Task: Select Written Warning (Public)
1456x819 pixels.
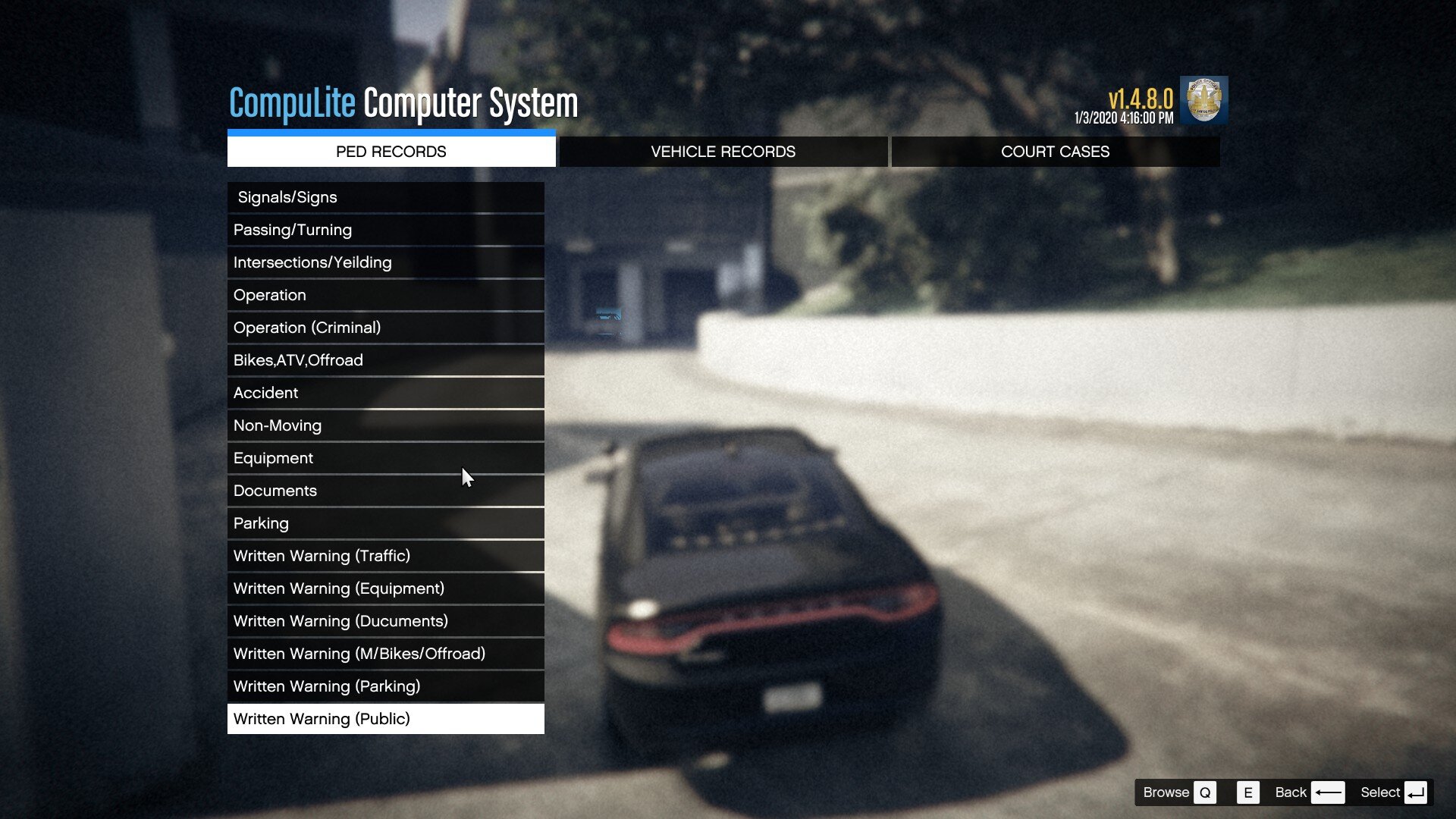Action: 385,719
